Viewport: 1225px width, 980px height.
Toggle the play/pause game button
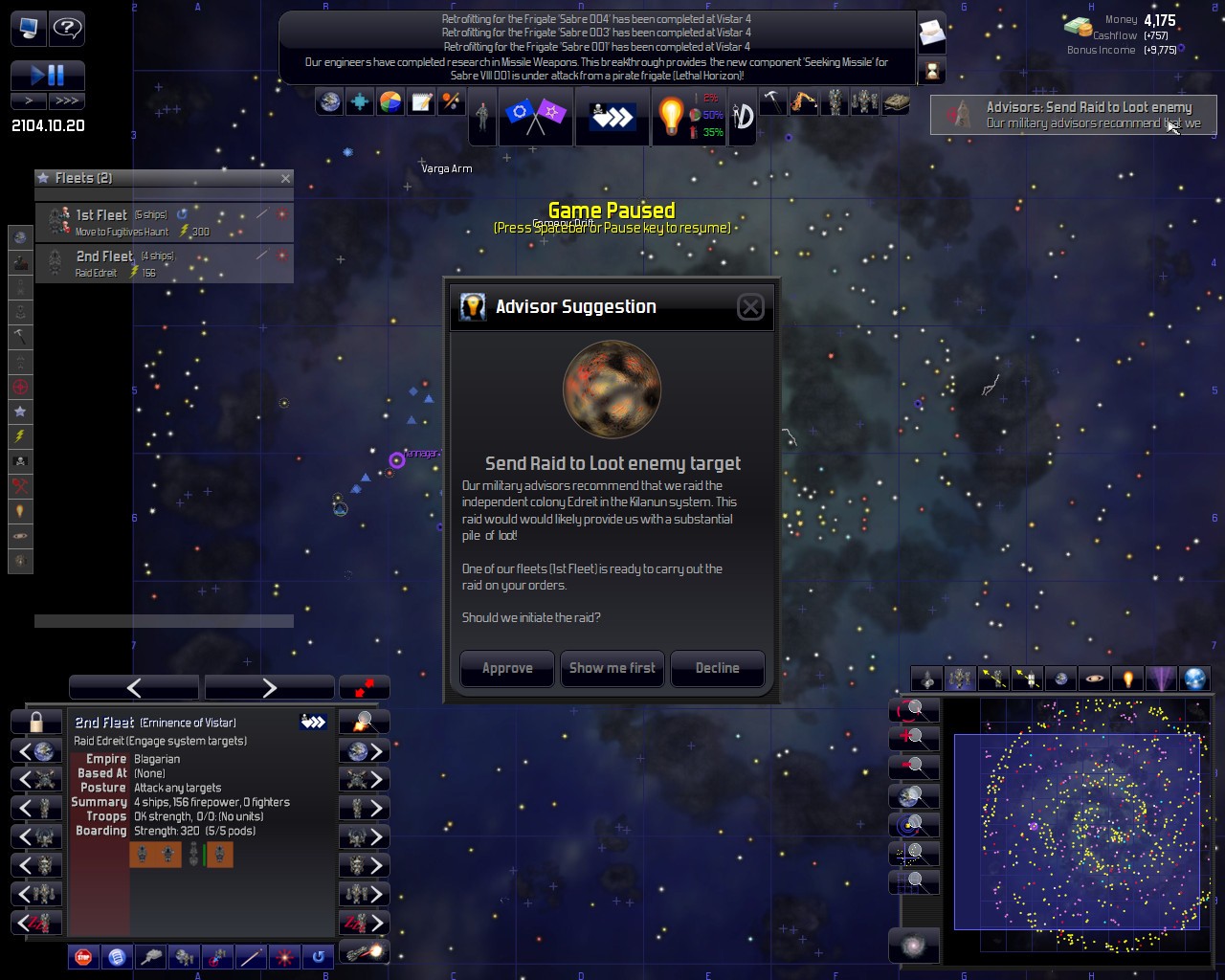tap(48, 75)
